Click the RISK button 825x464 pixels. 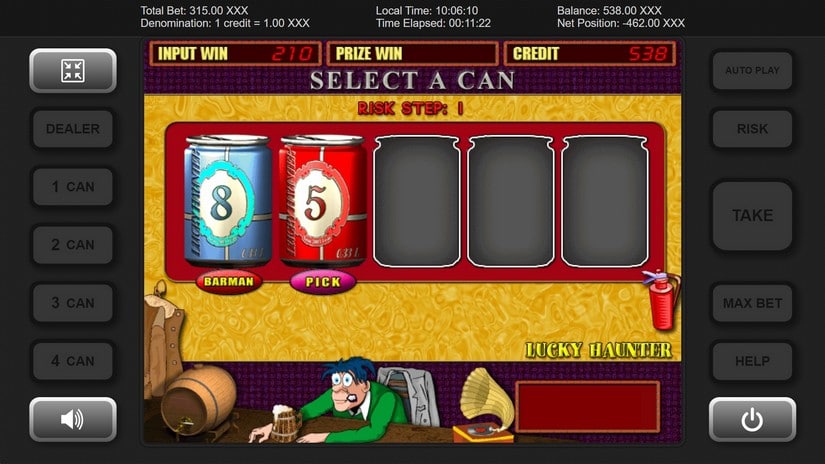coord(752,129)
